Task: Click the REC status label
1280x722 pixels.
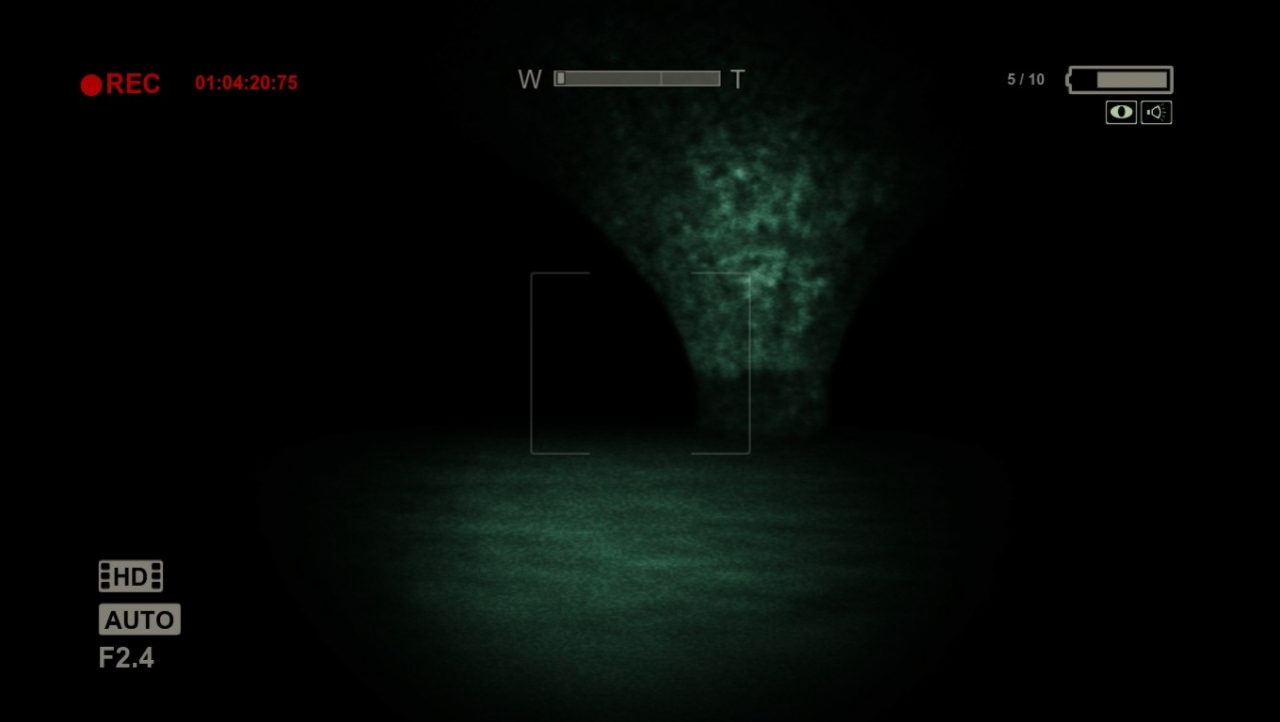Action: (131, 83)
